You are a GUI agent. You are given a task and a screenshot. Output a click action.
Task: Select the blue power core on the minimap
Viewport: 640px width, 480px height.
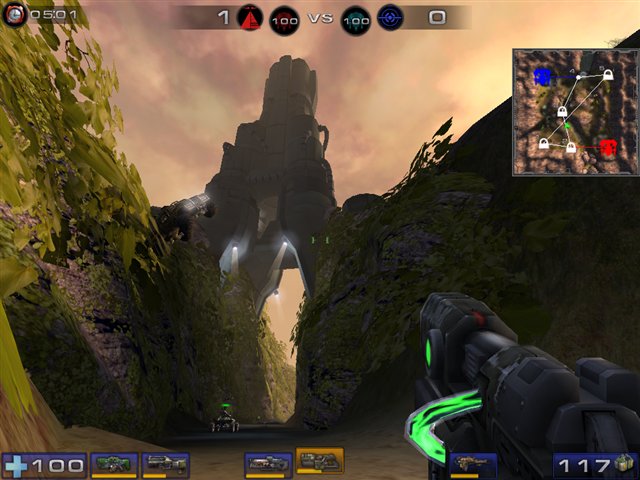[x=543, y=75]
